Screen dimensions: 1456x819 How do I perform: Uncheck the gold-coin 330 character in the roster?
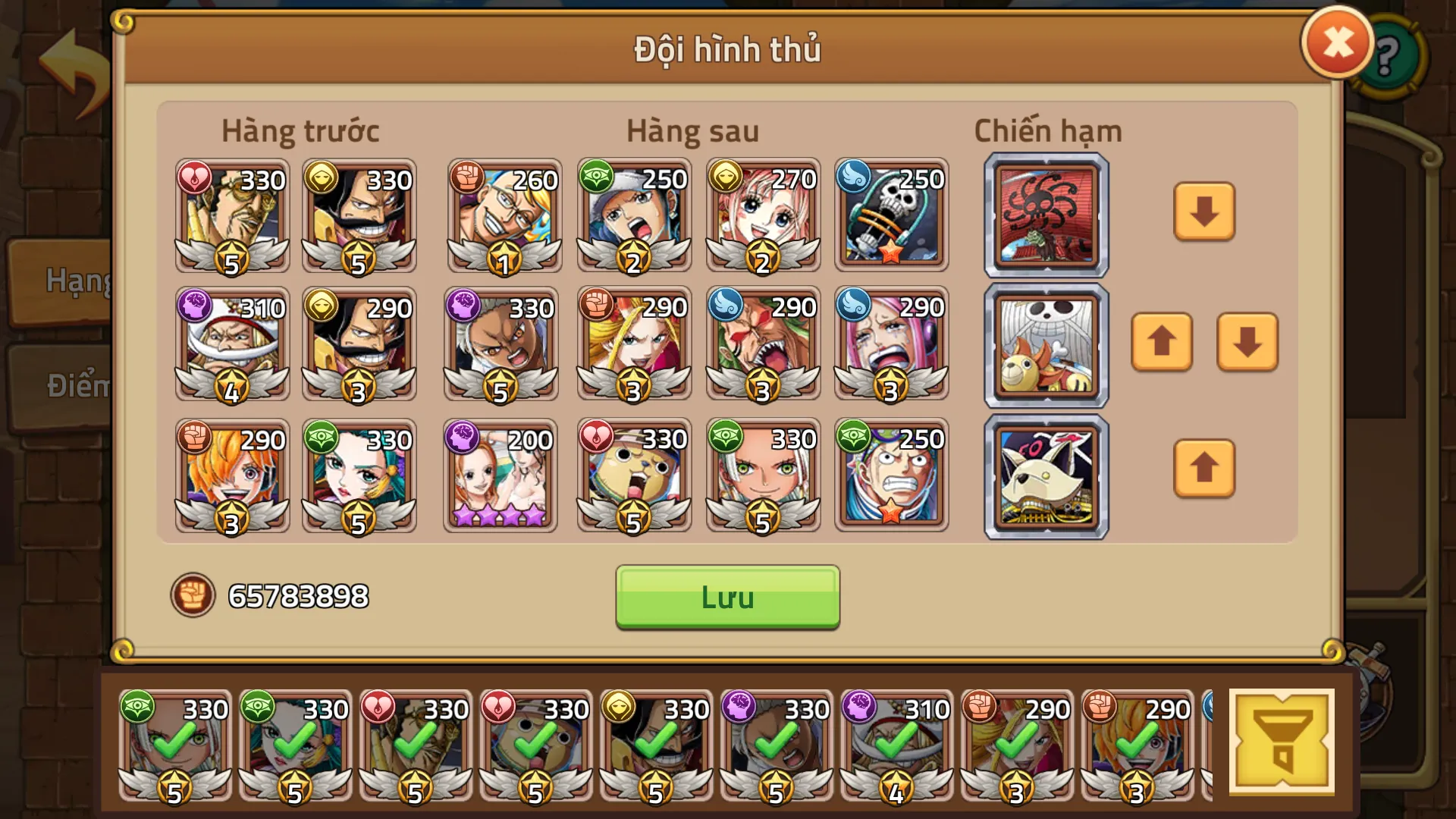pos(656,747)
